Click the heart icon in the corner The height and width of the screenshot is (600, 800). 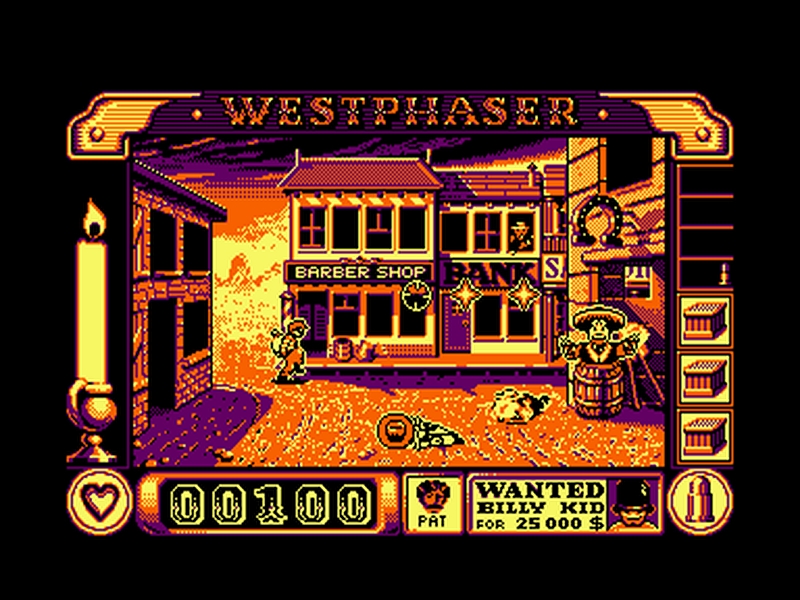click(97, 500)
